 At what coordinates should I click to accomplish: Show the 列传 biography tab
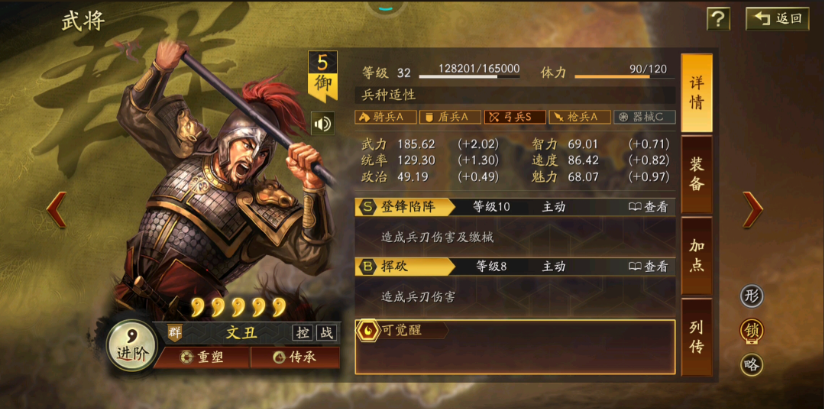[x=697, y=337]
